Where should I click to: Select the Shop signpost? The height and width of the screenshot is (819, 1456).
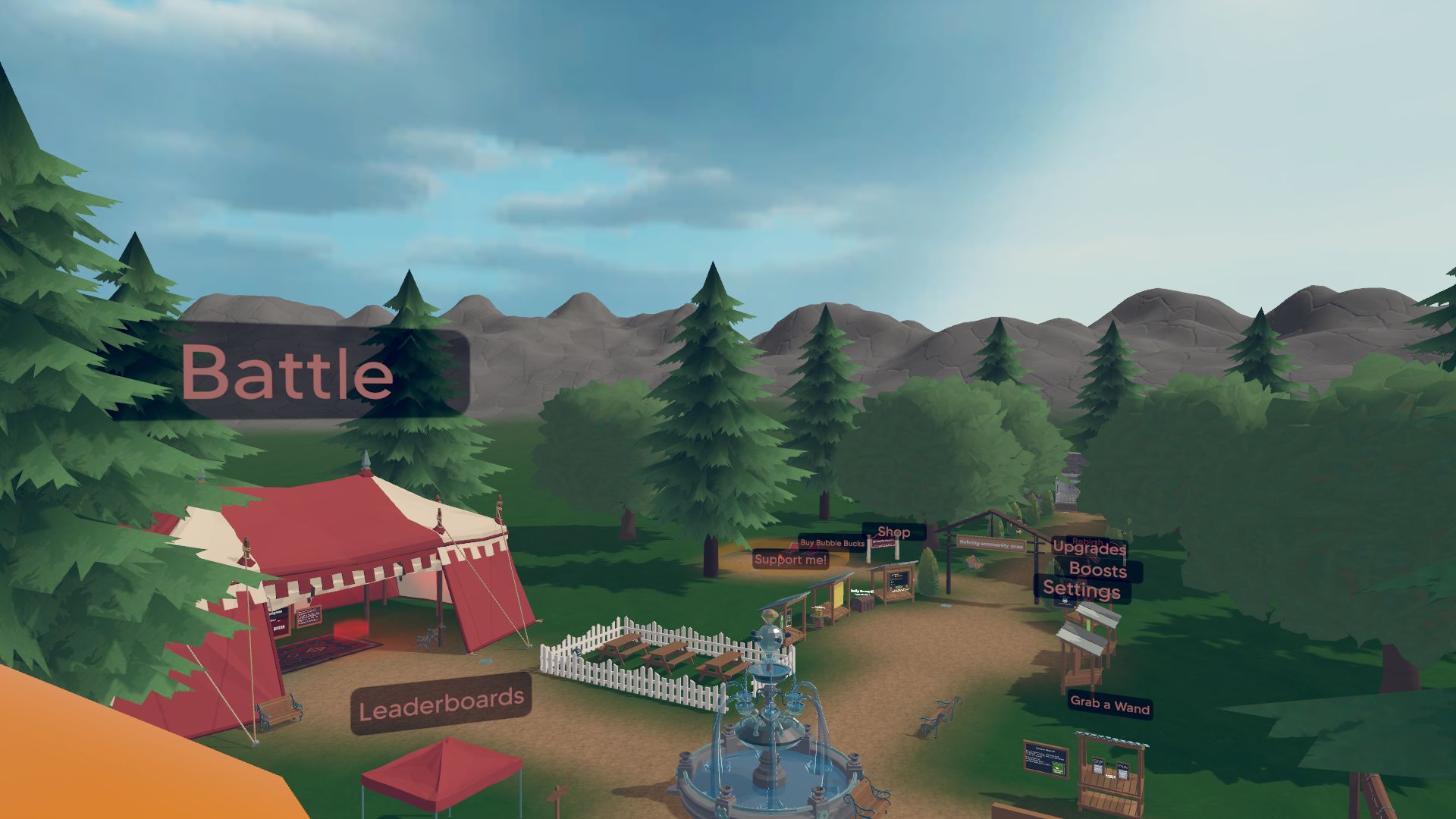tap(893, 532)
